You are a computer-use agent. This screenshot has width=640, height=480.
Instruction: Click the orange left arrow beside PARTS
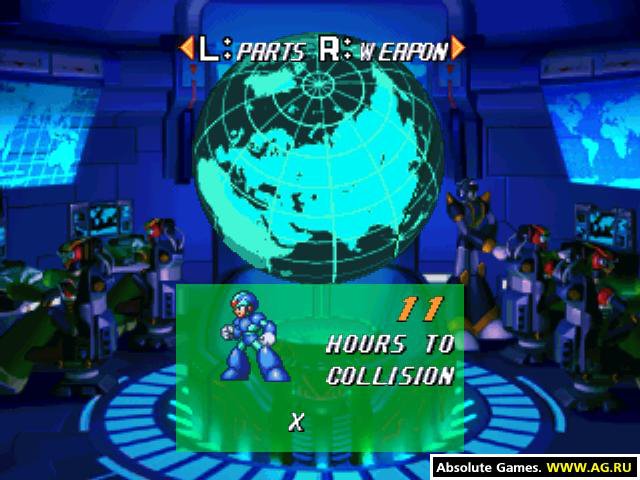tap(185, 48)
